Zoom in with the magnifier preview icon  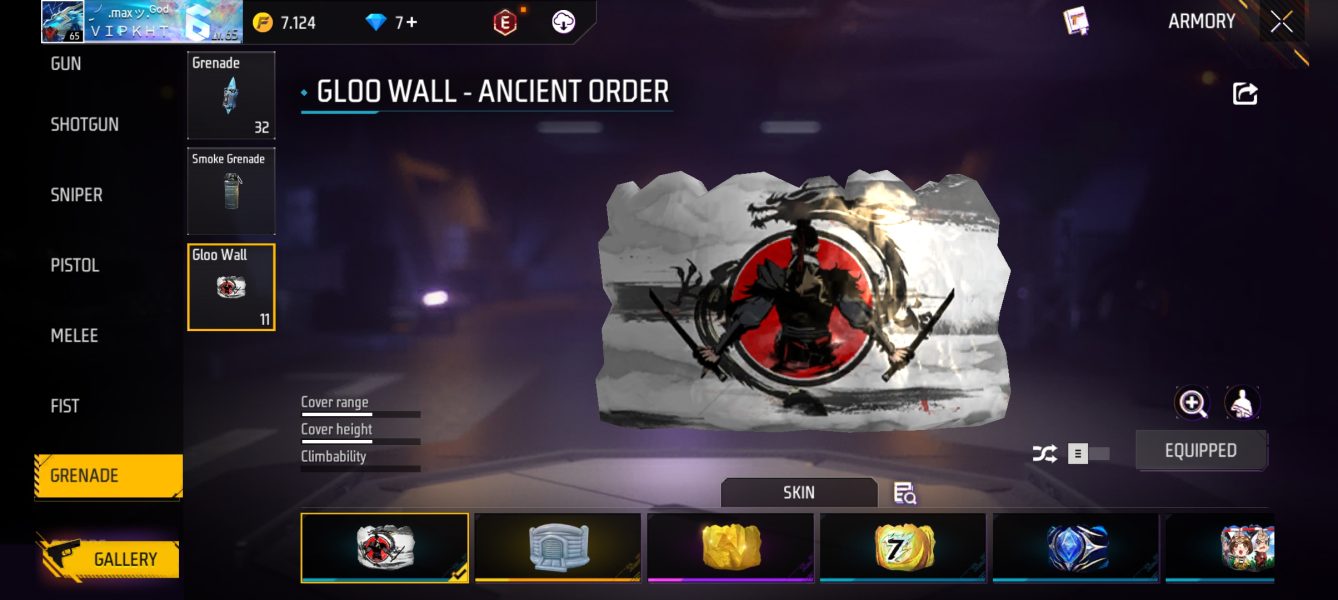[x=1192, y=403]
